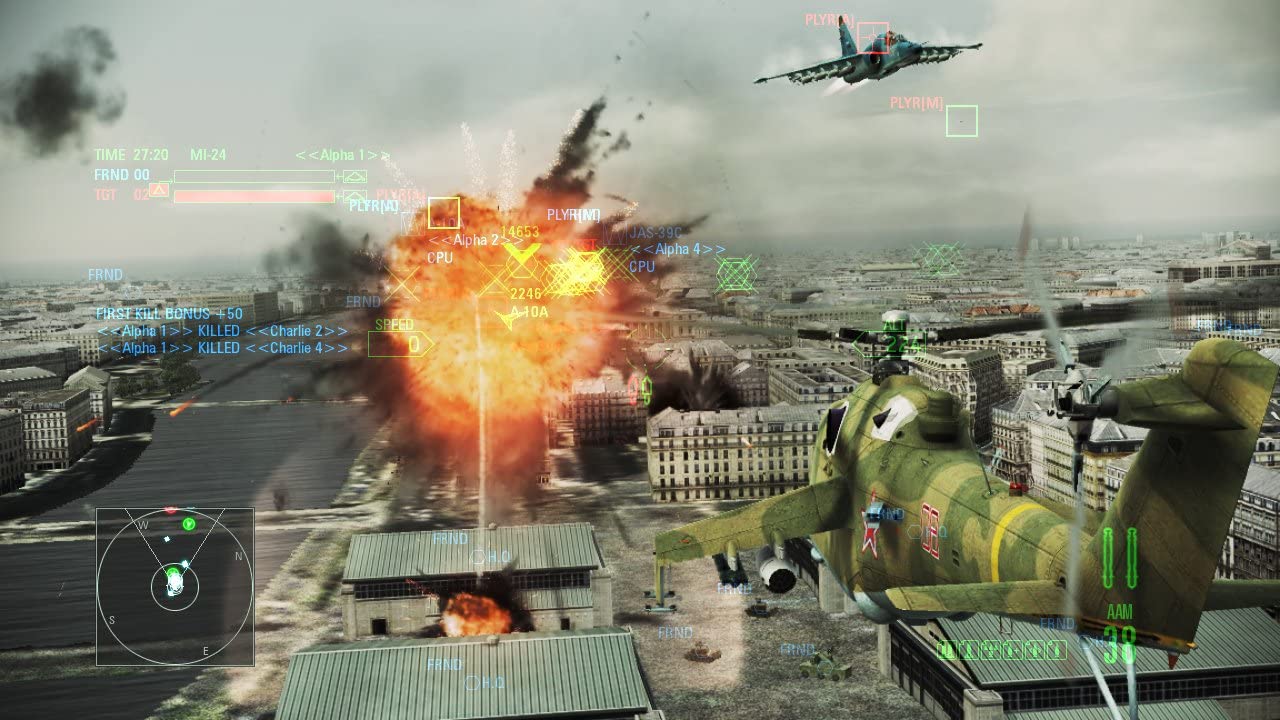Select the right green AAM missile icon

pos(1133,558)
